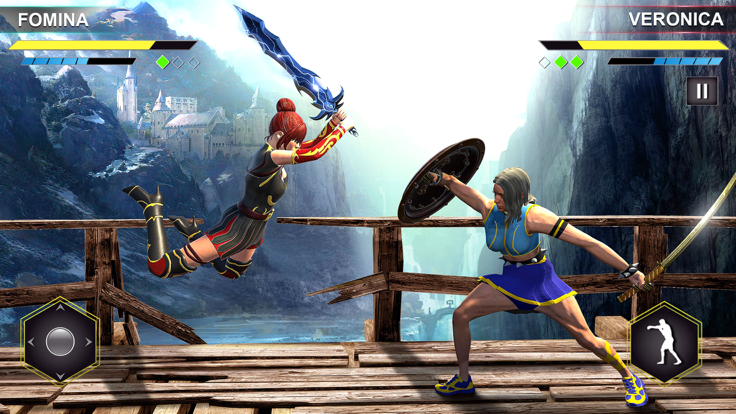Pause the fight with the pause button
This screenshot has height=414, width=736.
point(702,91)
